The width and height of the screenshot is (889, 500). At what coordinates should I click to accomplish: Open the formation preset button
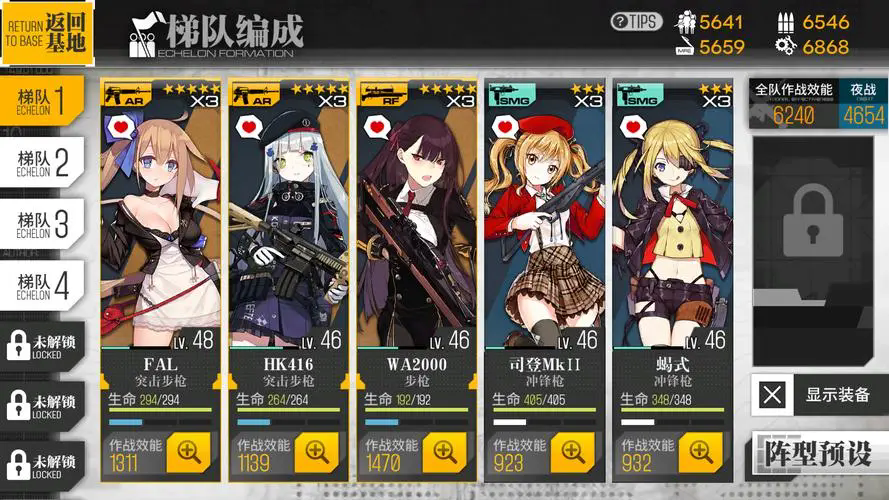coord(817,453)
